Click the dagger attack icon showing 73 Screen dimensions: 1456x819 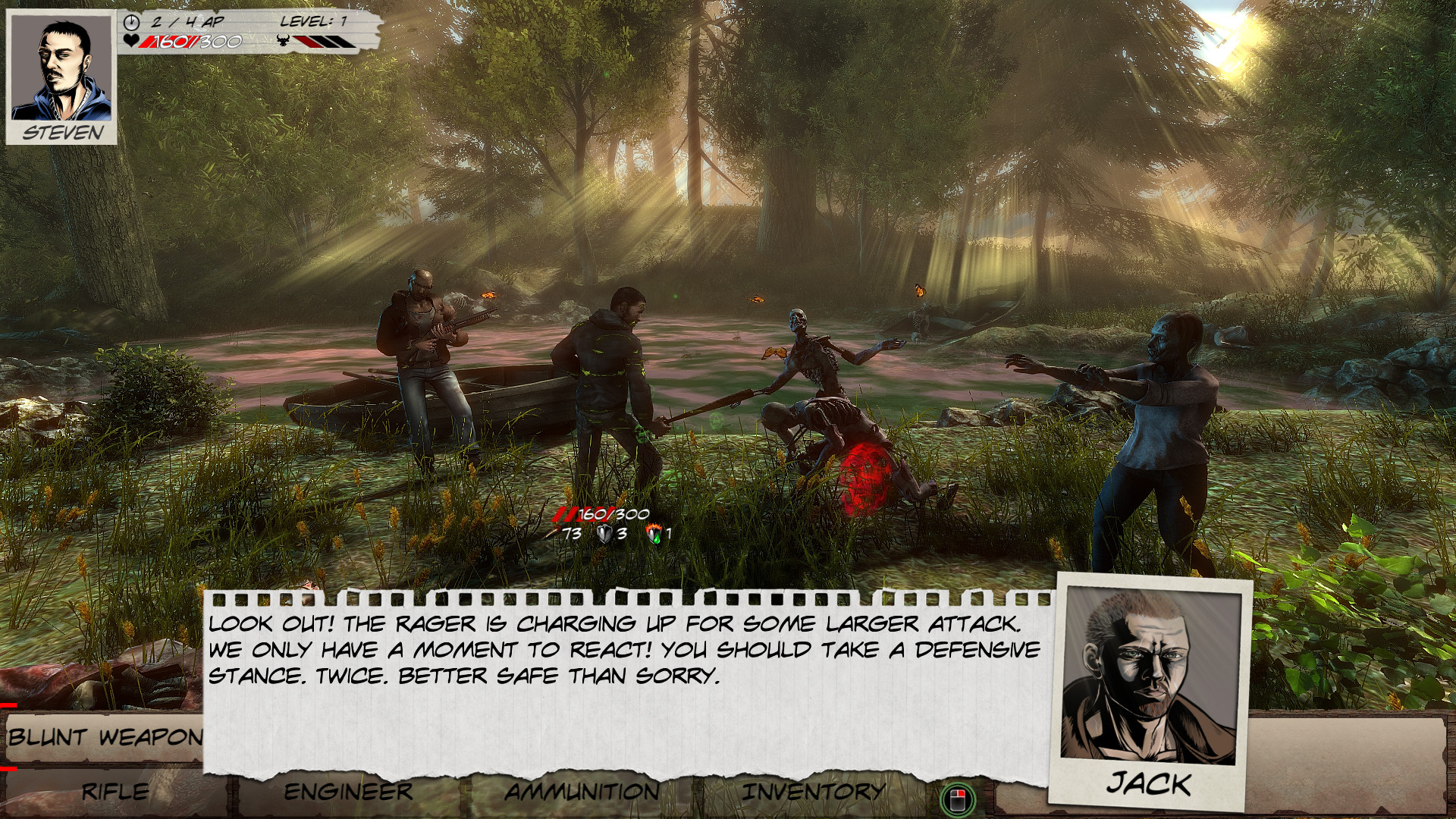tap(555, 532)
